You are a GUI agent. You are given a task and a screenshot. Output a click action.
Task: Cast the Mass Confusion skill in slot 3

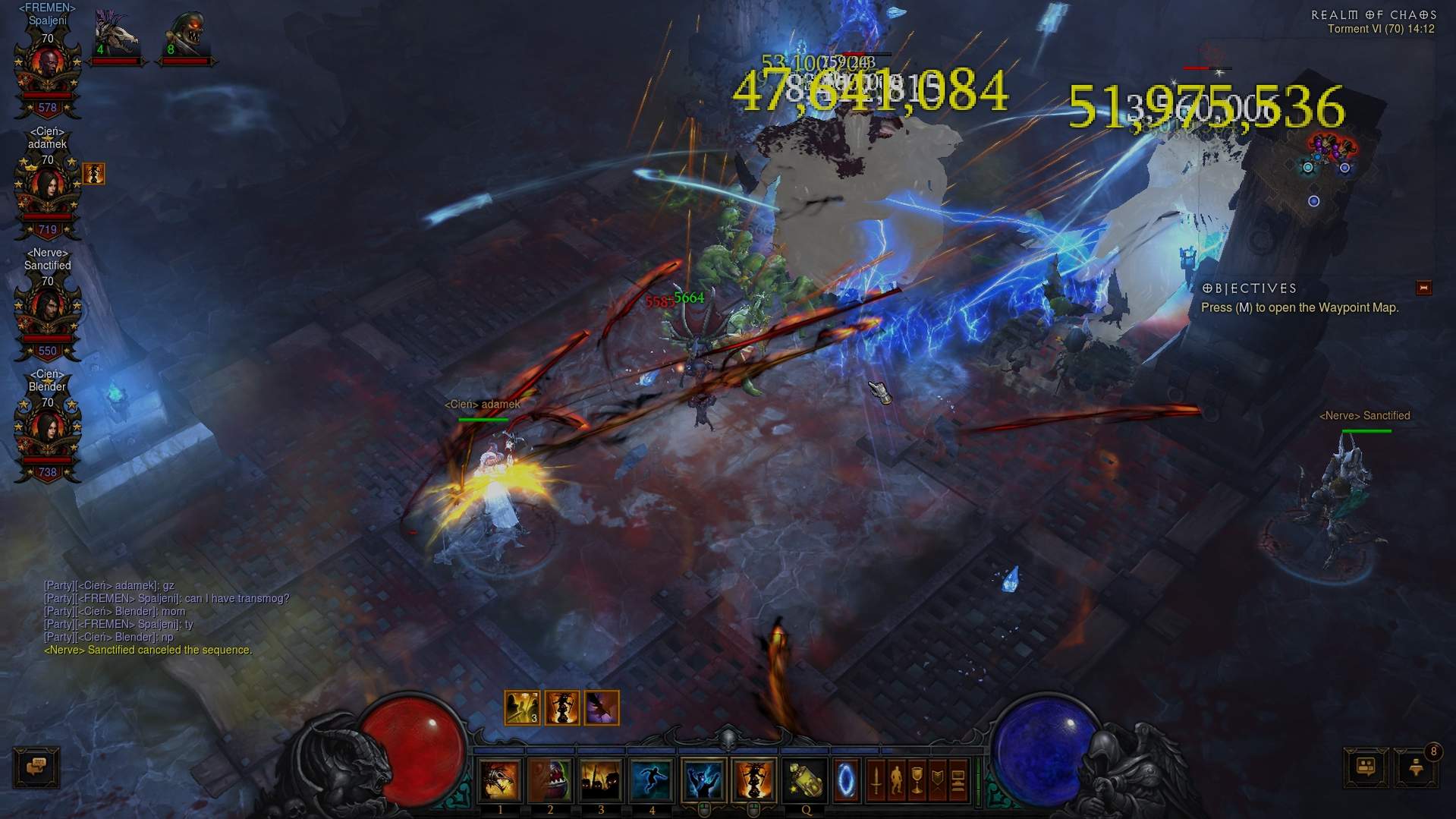[601, 780]
